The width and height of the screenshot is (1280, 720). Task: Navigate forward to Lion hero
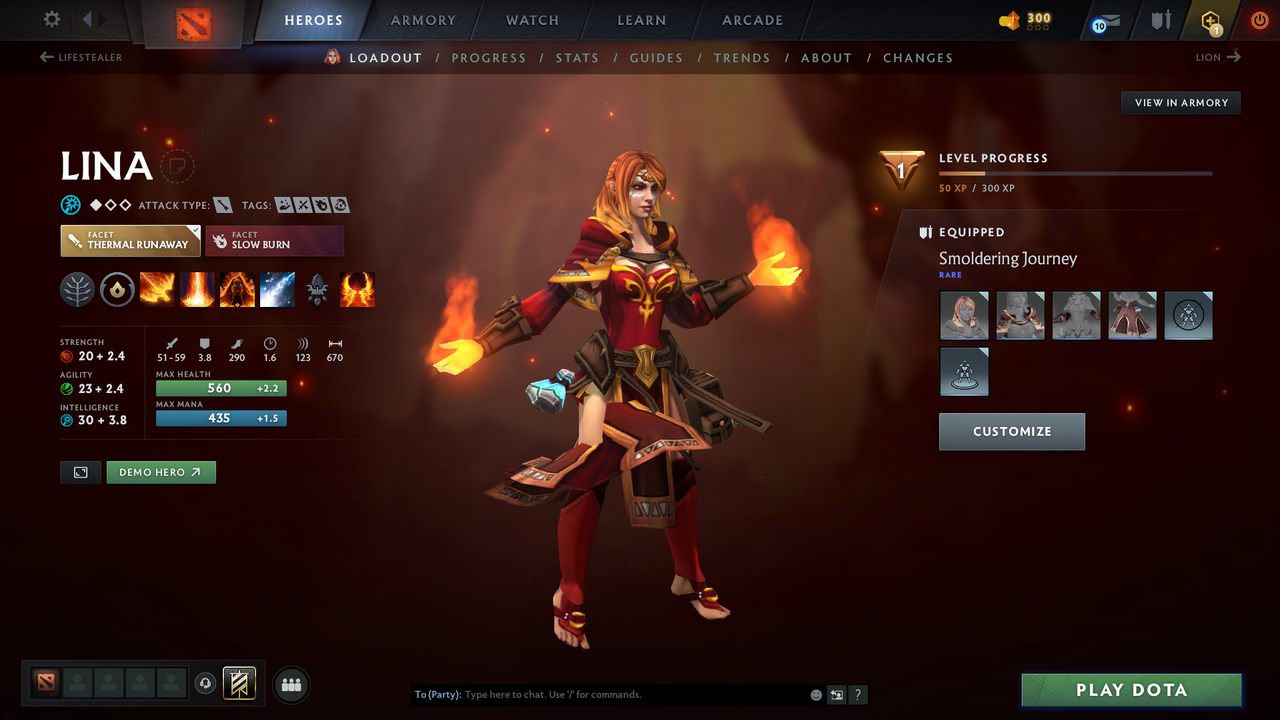(1217, 57)
